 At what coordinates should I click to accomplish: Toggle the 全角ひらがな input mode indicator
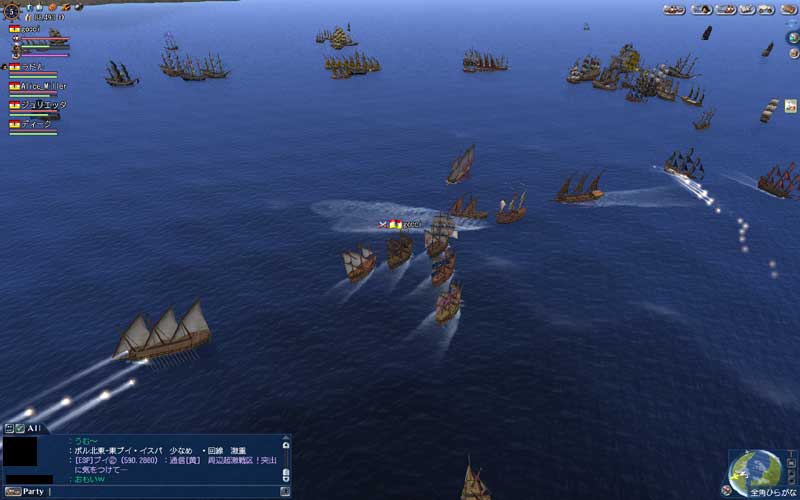coord(772,492)
